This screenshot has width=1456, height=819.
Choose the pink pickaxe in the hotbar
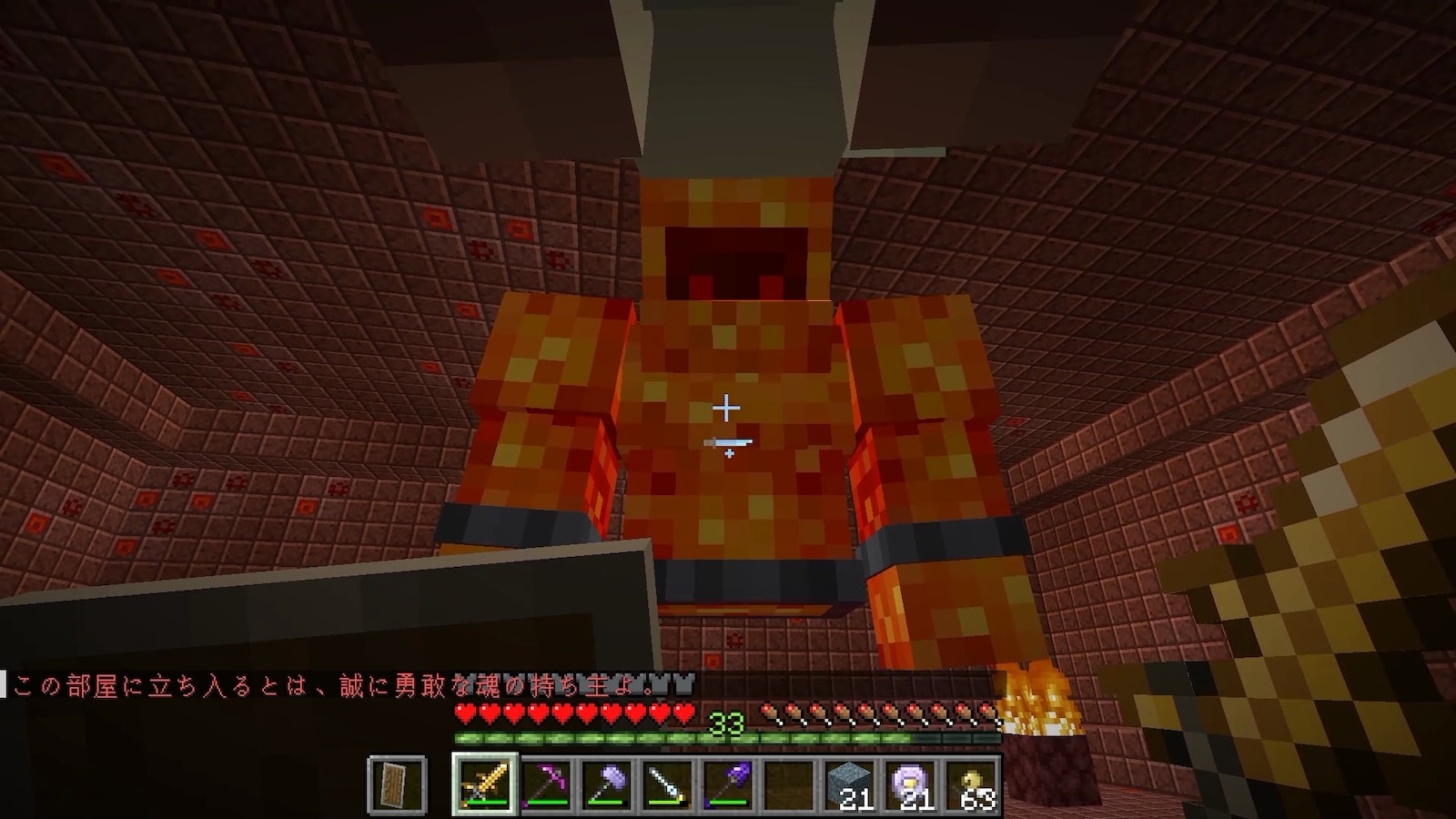(546, 783)
